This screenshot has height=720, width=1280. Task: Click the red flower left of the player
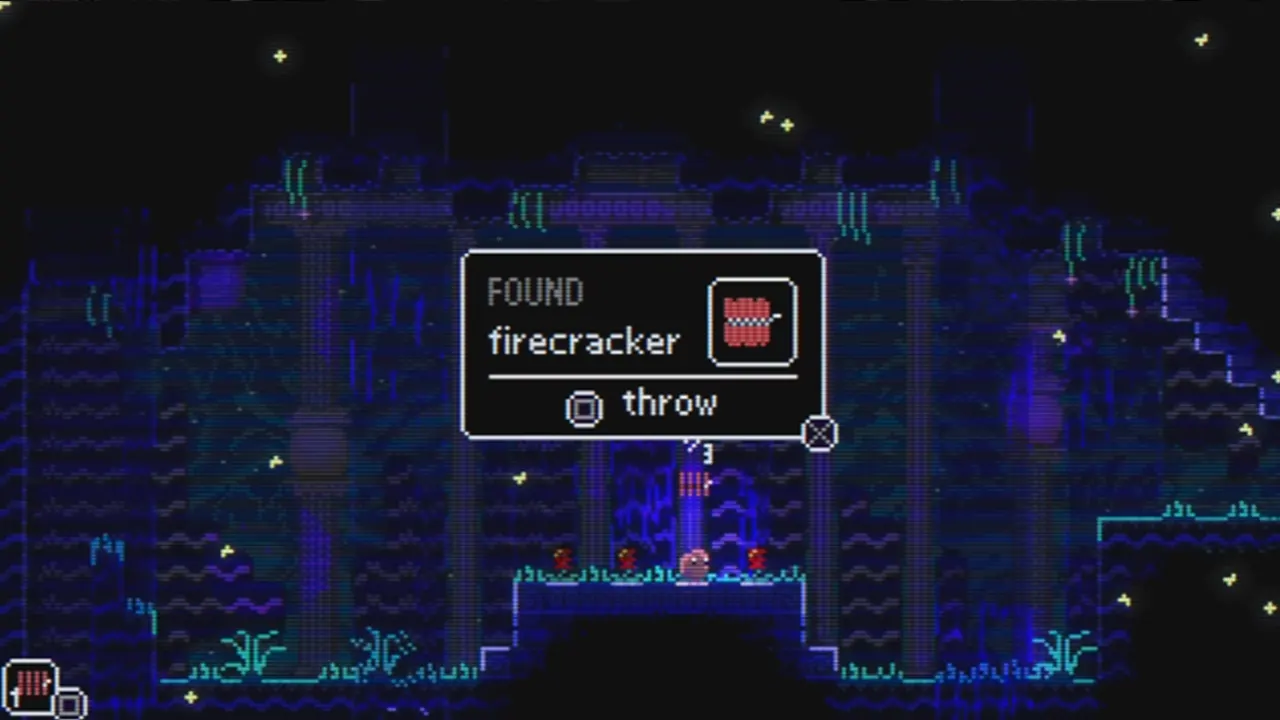[x=628, y=557]
